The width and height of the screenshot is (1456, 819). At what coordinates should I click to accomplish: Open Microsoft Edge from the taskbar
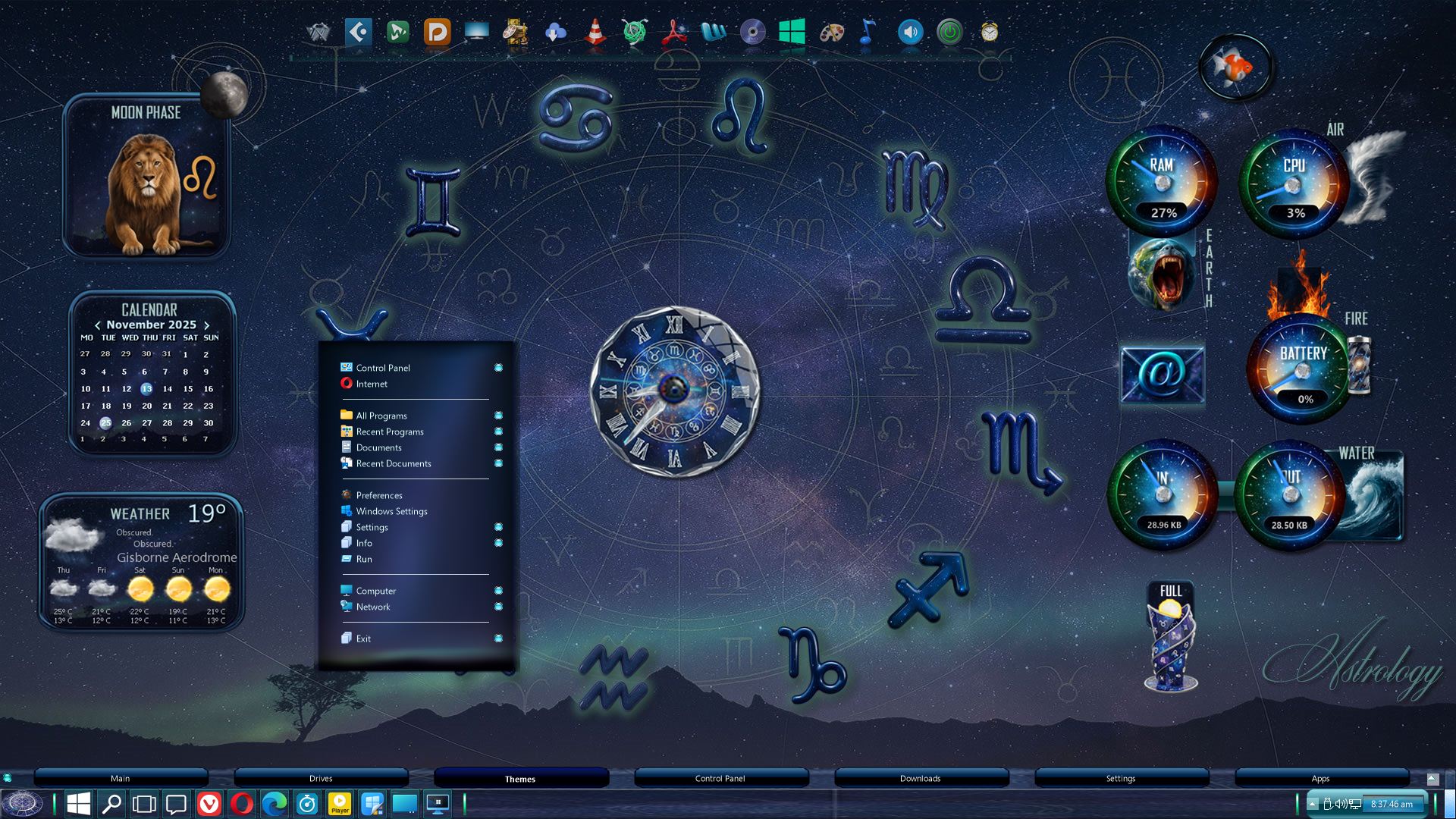click(x=275, y=804)
